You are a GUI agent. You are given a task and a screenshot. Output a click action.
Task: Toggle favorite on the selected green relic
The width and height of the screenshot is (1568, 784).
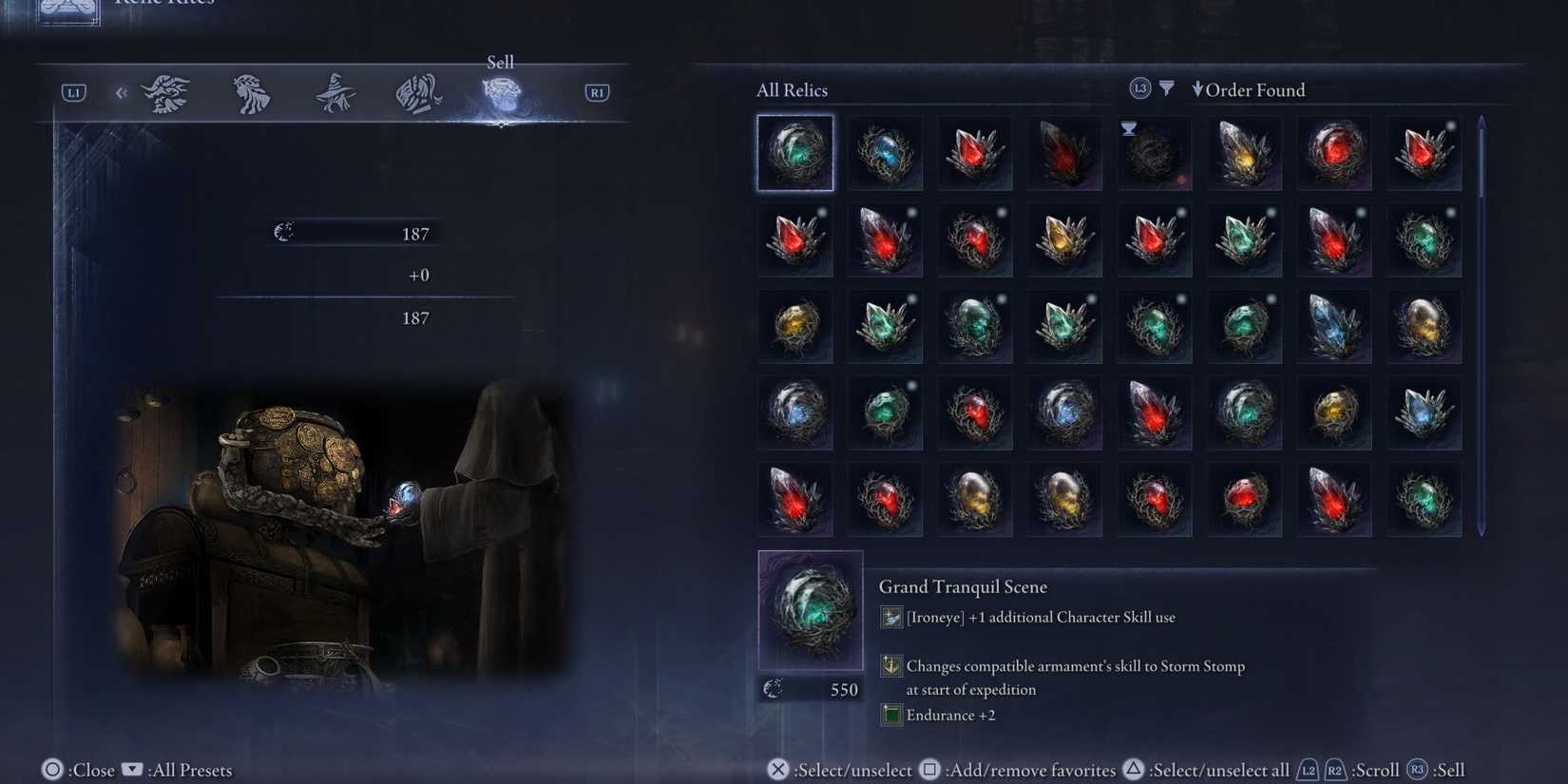(795, 152)
